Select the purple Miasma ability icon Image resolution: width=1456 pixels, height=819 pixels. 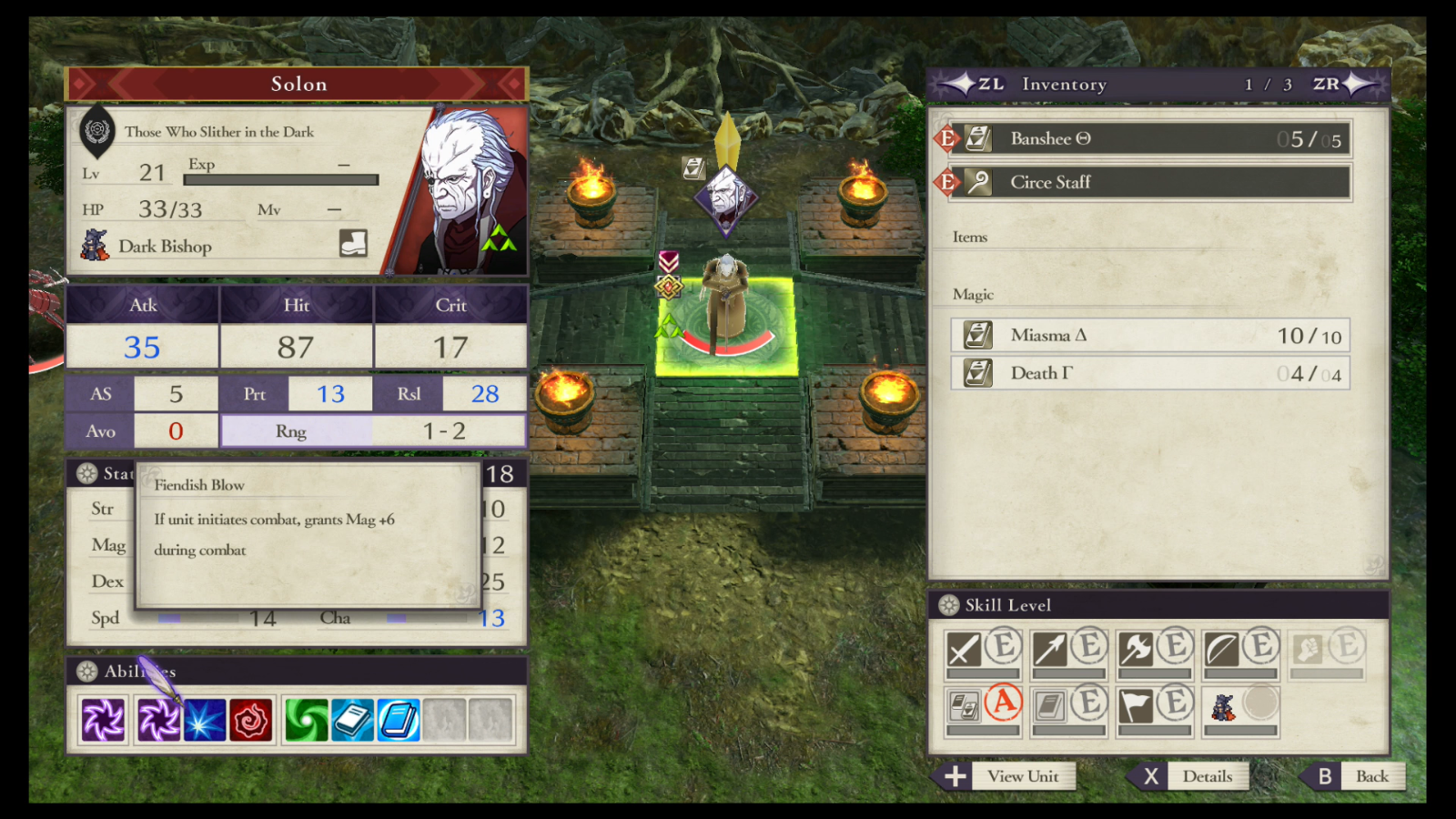point(103,719)
